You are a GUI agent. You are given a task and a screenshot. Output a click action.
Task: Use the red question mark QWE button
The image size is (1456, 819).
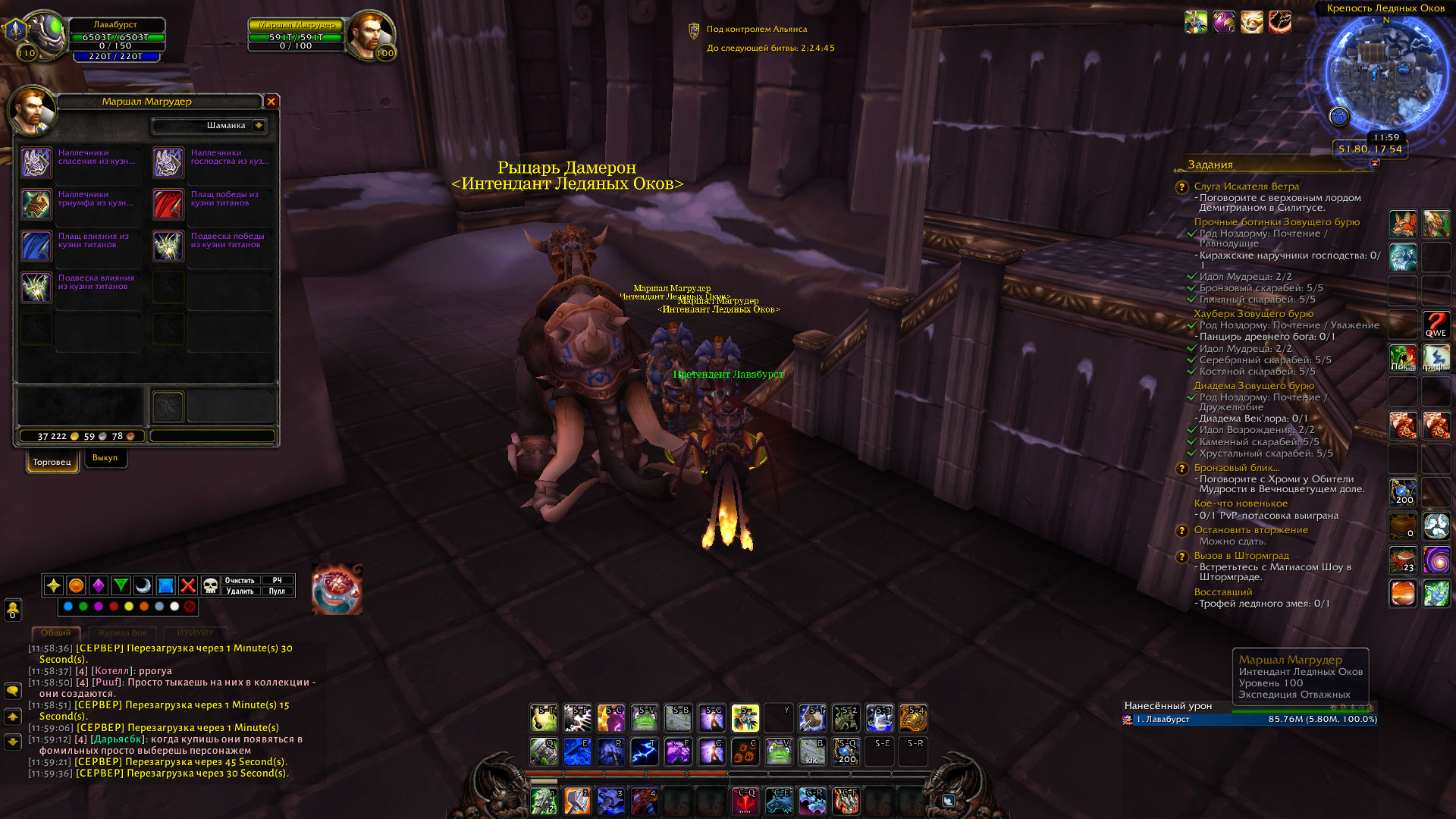pos(1436,325)
